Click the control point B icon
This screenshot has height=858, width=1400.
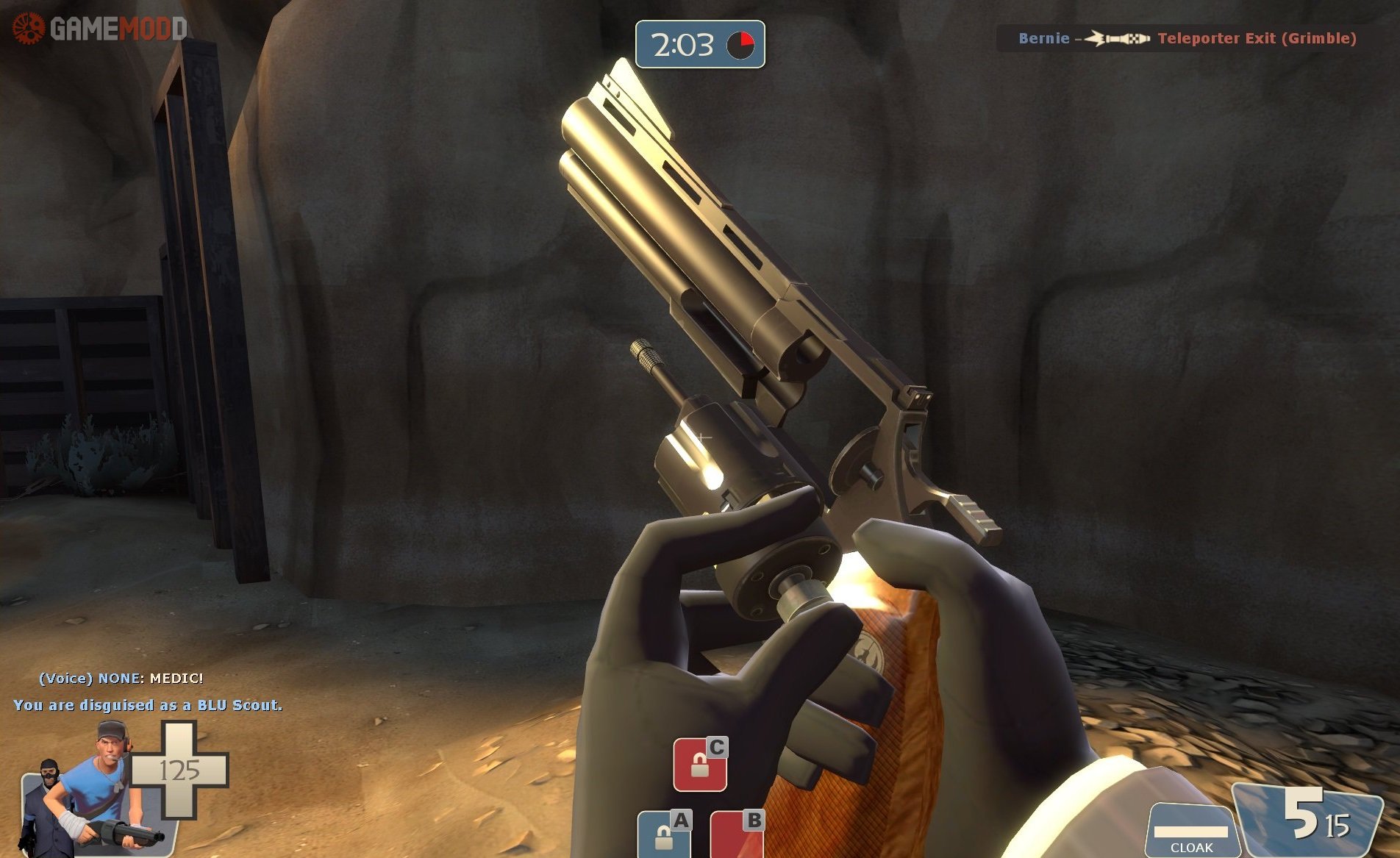point(737,835)
